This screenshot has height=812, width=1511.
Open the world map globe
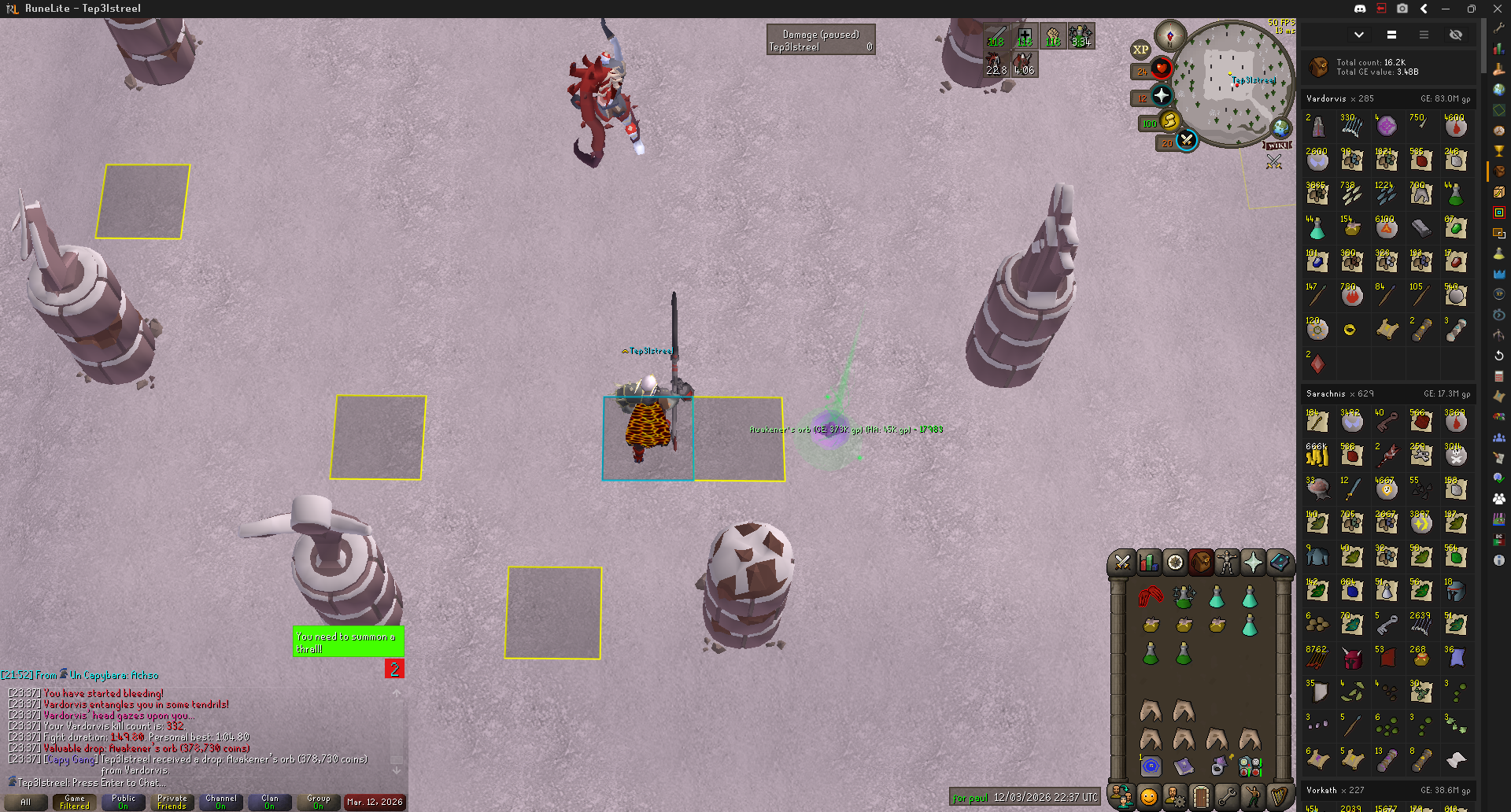(x=1281, y=127)
